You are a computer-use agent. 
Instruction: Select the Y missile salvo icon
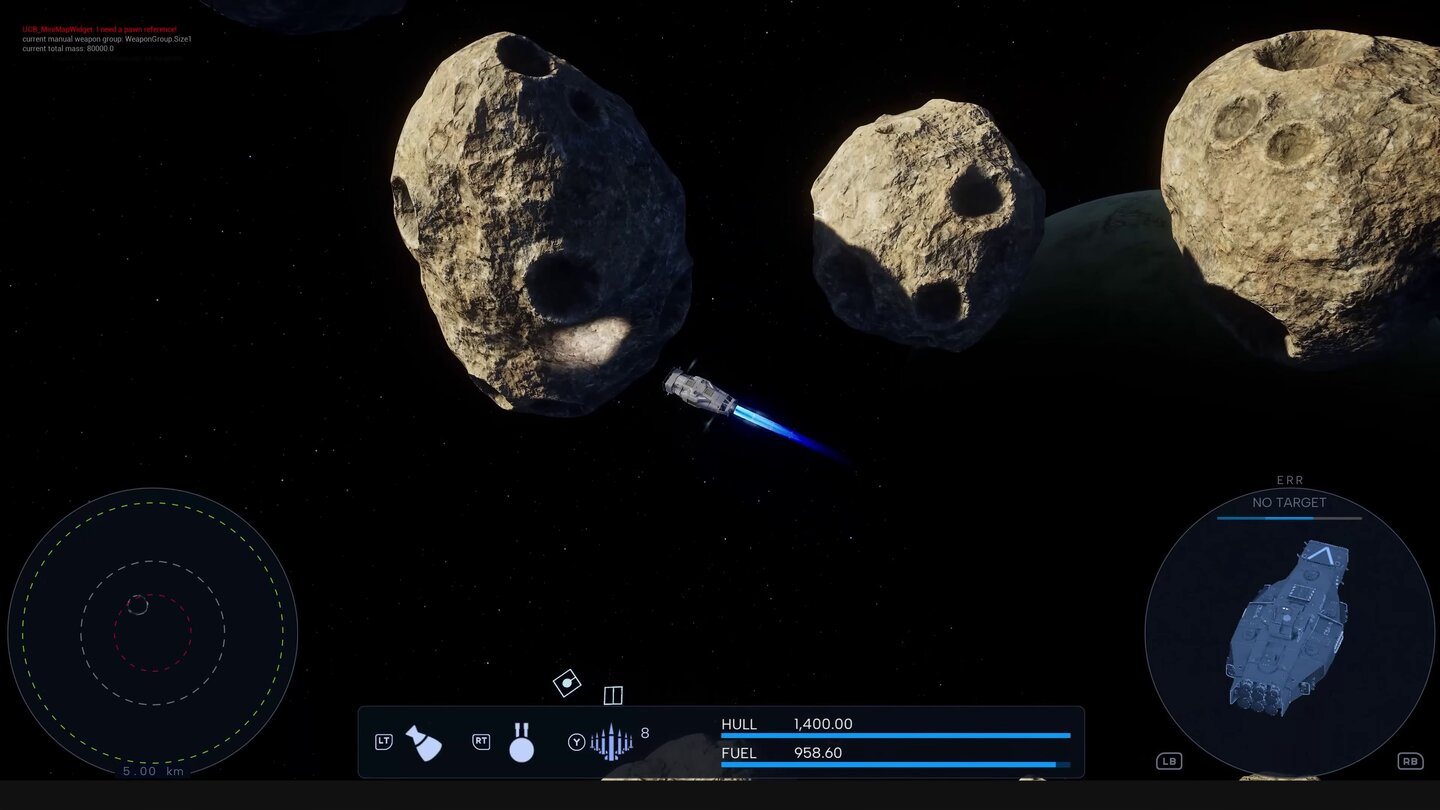612,742
